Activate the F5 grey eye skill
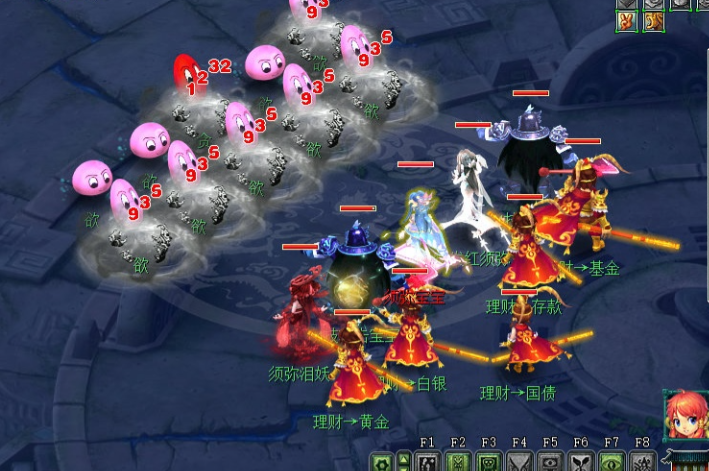 coord(550,462)
